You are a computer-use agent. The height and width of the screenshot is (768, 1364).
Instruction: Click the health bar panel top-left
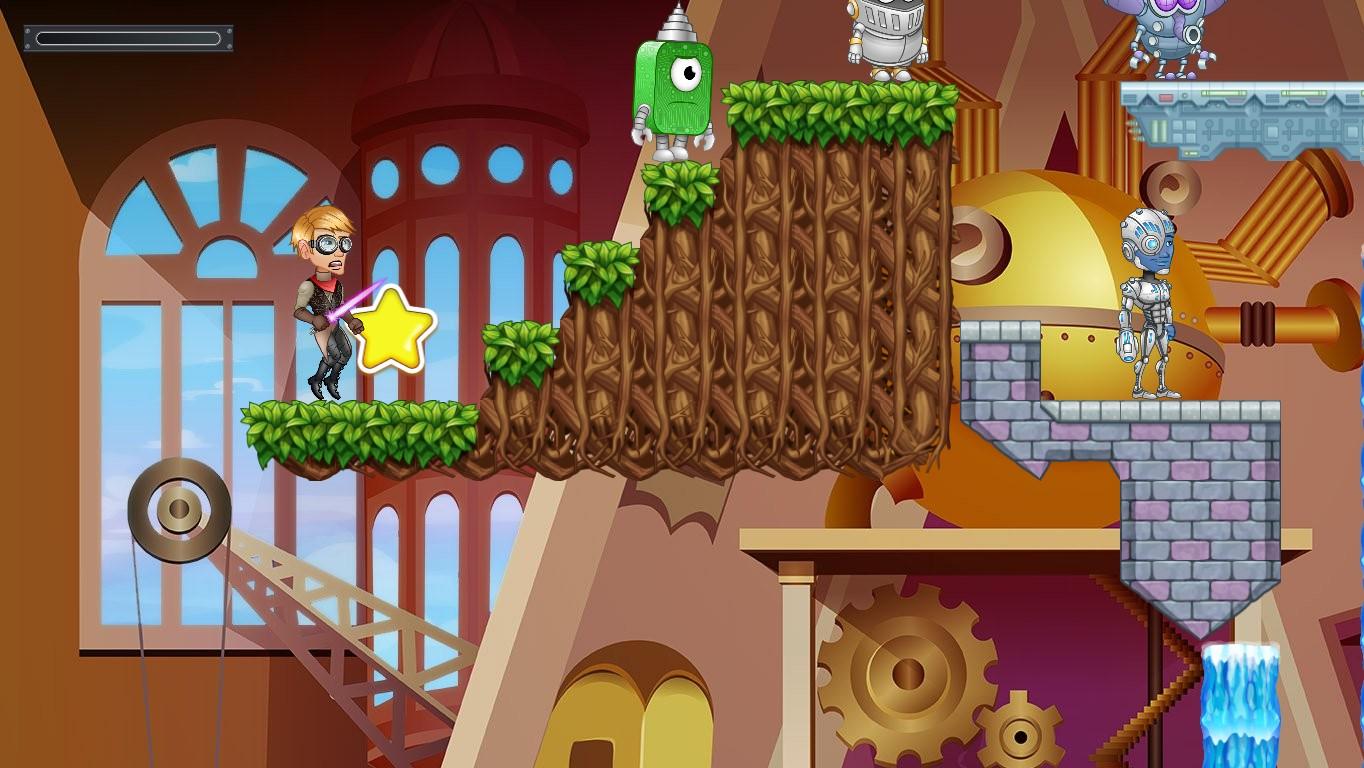click(127, 39)
